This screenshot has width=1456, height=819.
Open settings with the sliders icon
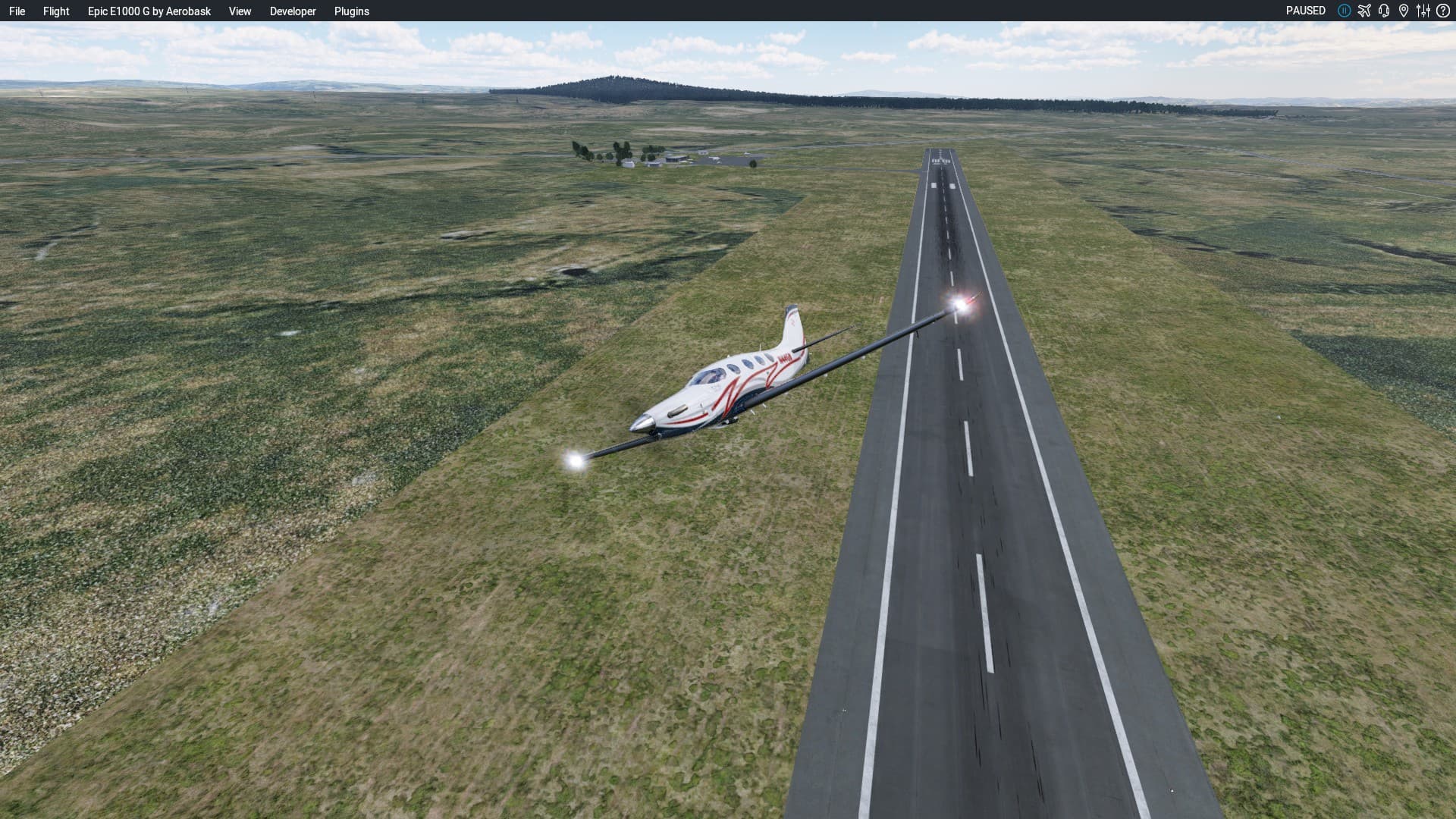1423,11
